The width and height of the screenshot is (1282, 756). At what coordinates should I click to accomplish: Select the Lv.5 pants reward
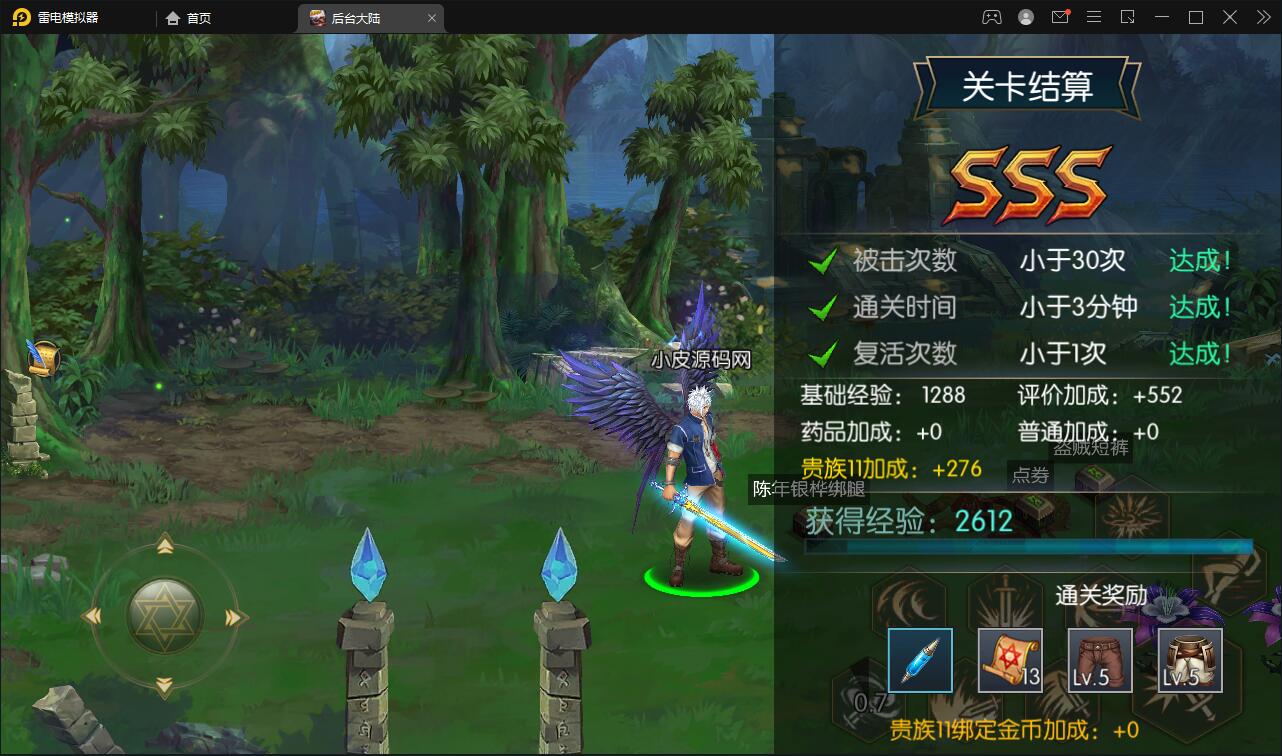pyautogui.click(x=1098, y=660)
